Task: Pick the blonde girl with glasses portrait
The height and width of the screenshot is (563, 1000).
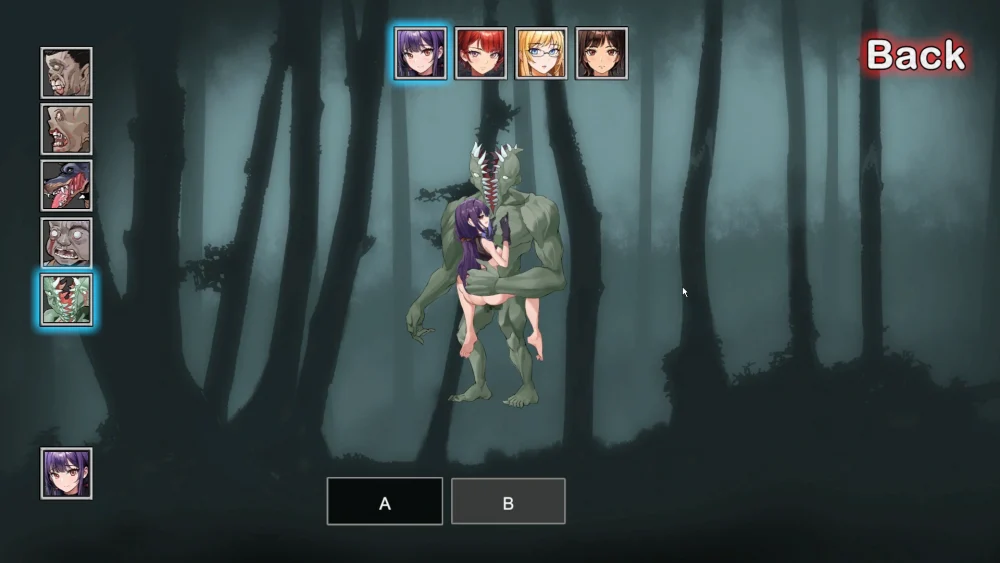Action: pos(541,53)
